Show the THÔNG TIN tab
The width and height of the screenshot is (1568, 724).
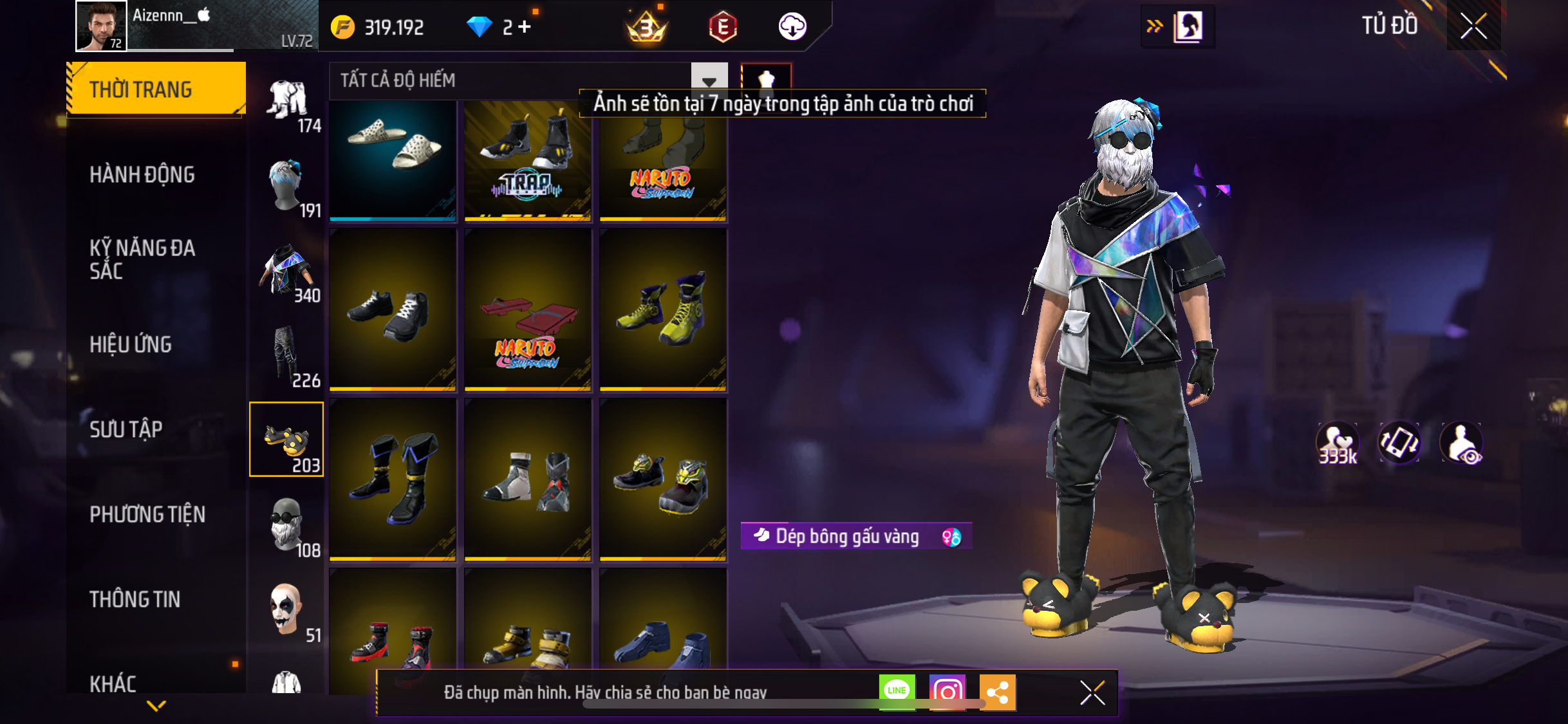click(x=135, y=599)
